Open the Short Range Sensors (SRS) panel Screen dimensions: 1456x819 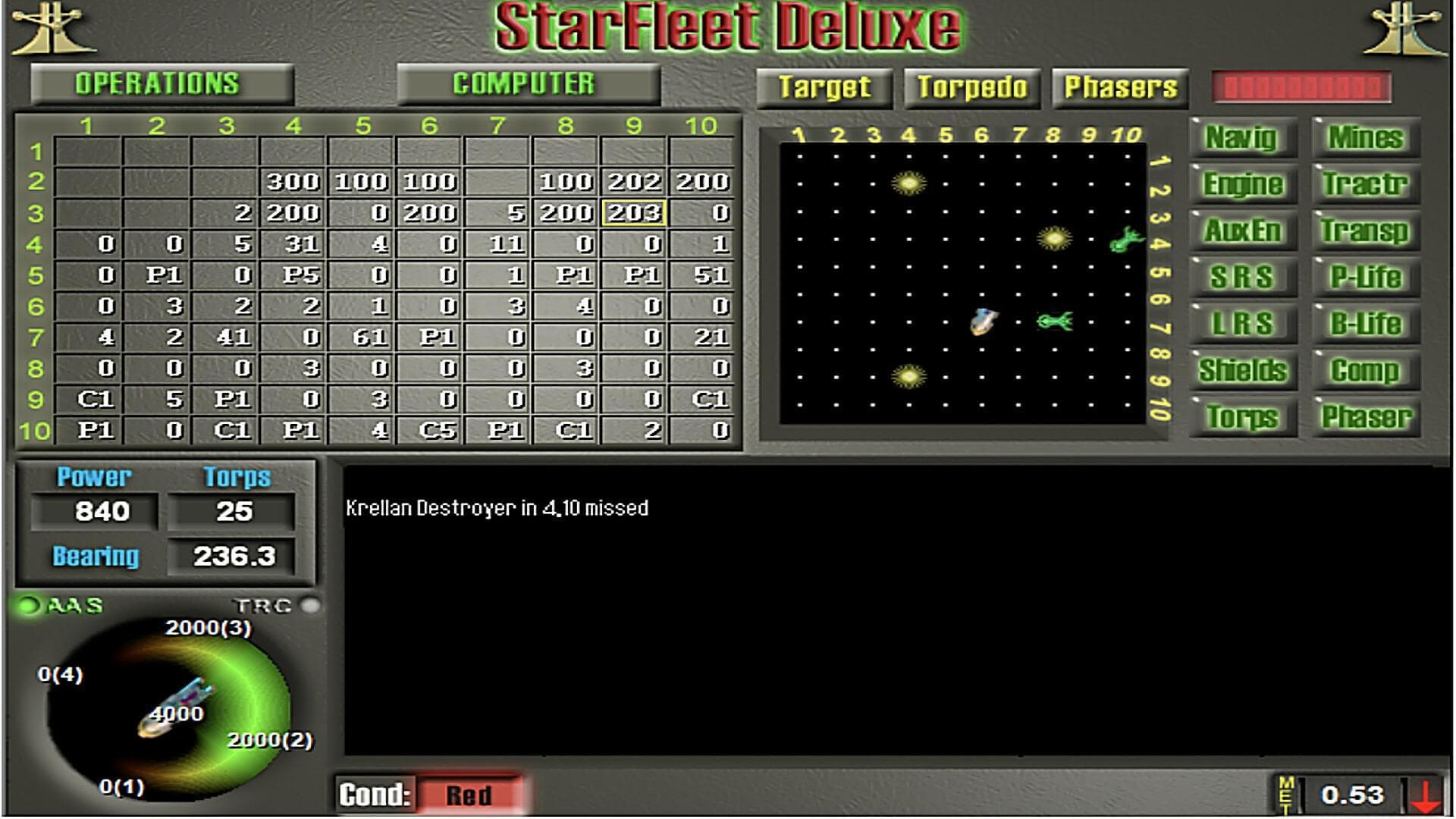coord(1242,277)
